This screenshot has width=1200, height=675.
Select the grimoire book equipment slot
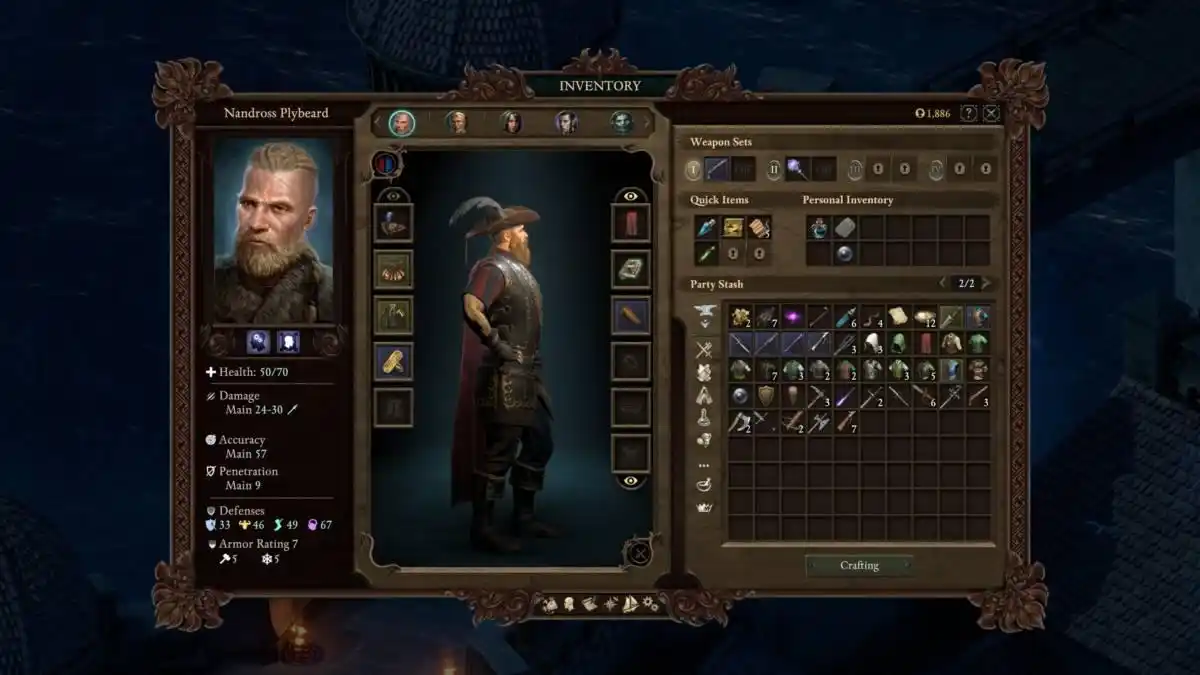coord(630,269)
